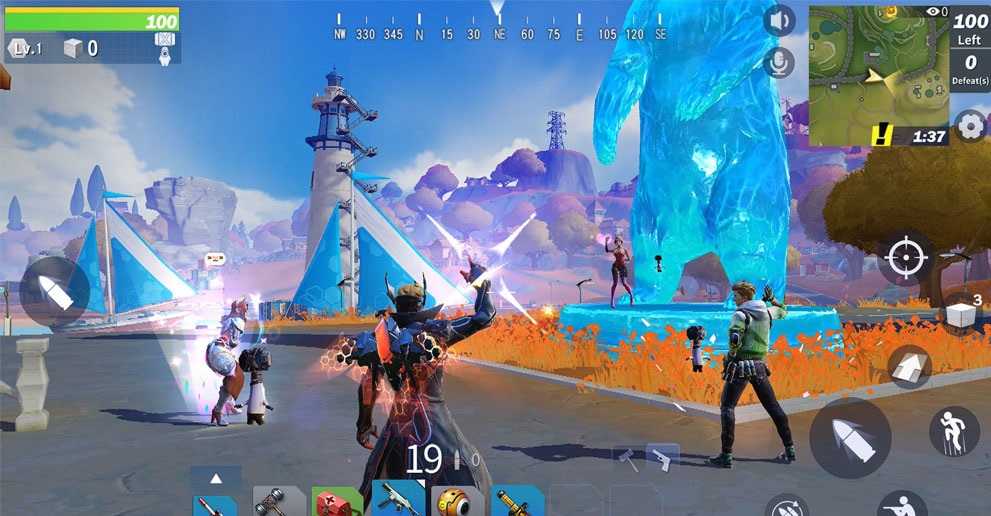
Task: Select the orange ball gadget slot
Action: 458,502
